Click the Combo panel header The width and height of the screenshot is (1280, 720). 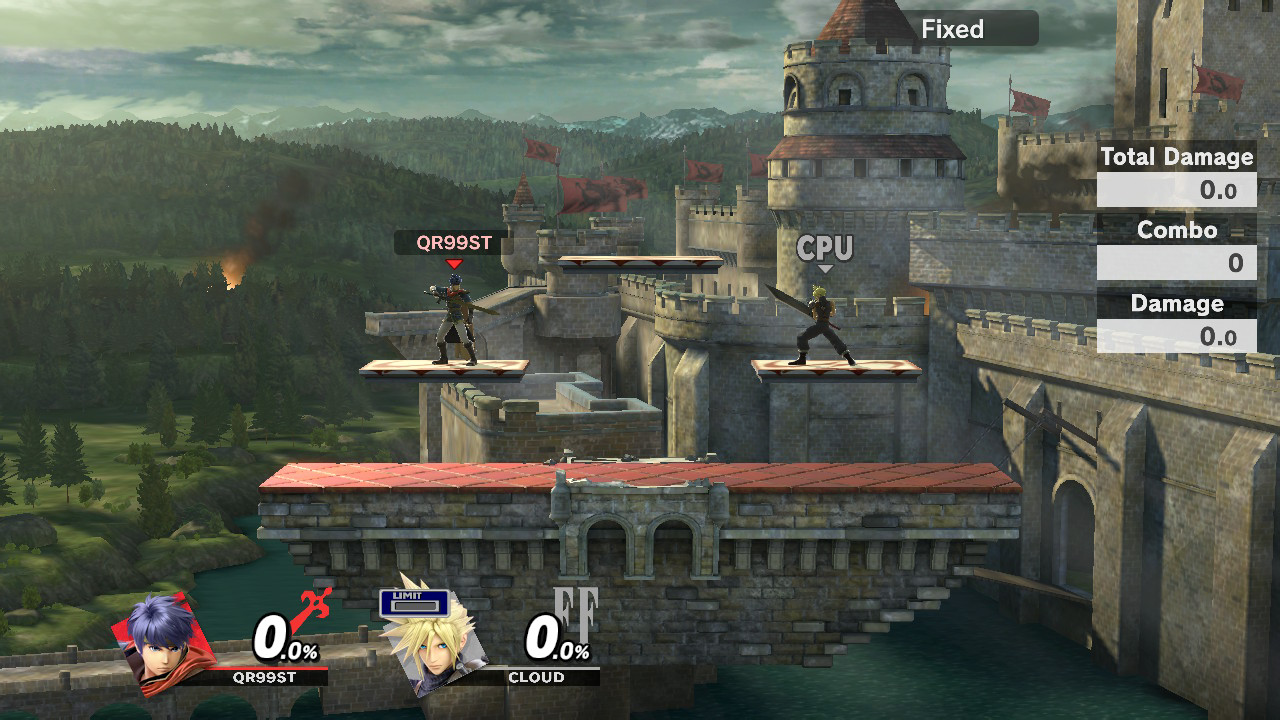pyautogui.click(x=1176, y=230)
